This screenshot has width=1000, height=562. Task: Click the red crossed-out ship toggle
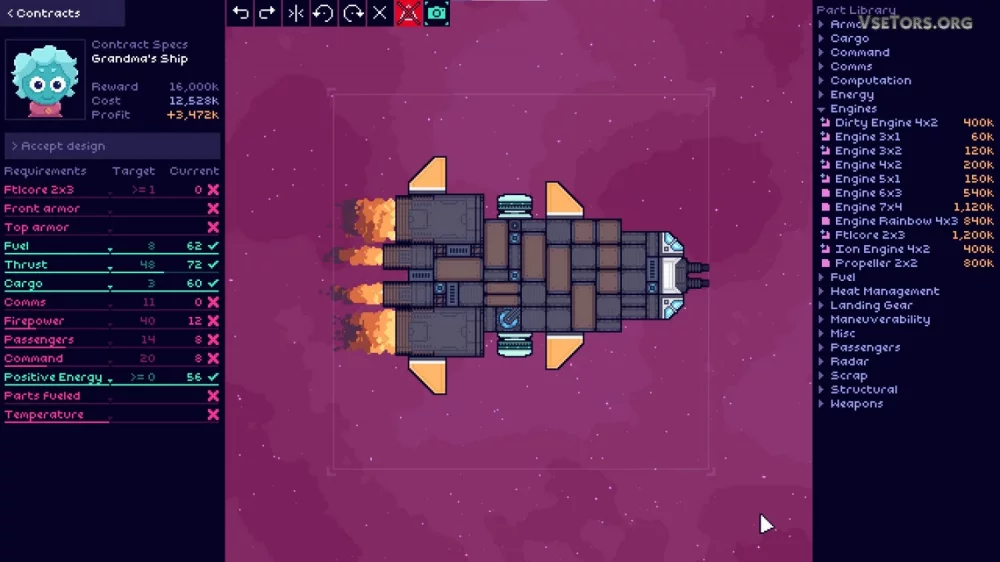point(408,13)
